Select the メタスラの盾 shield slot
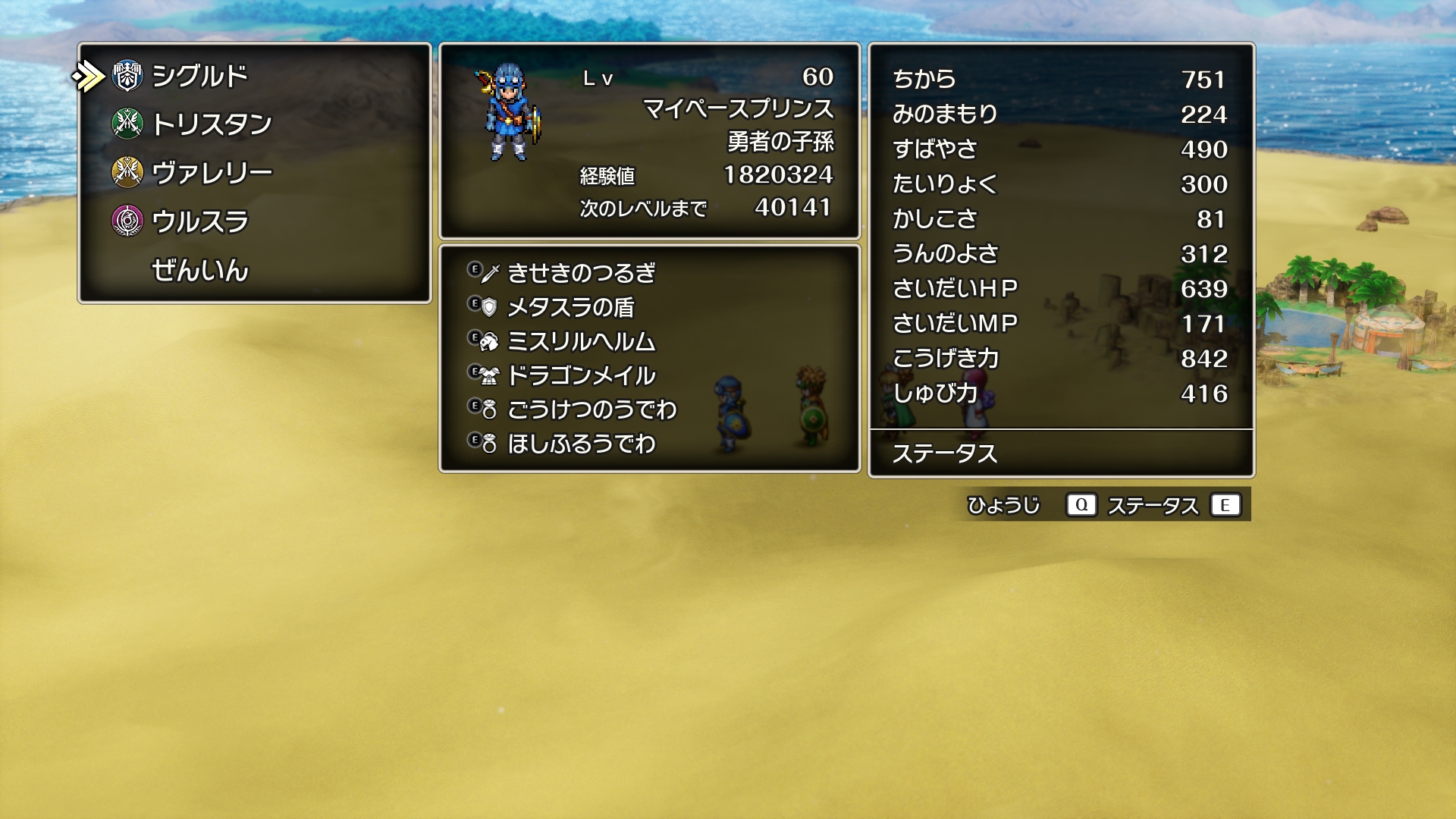This screenshot has width=1456, height=819. (570, 307)
